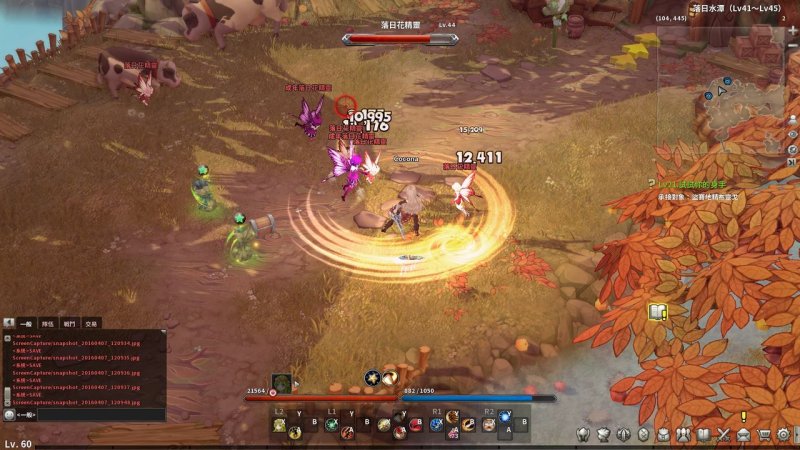Switch to the 一般 chat tab
This screenshot has width=800, height=450.
tap(28, 323)
